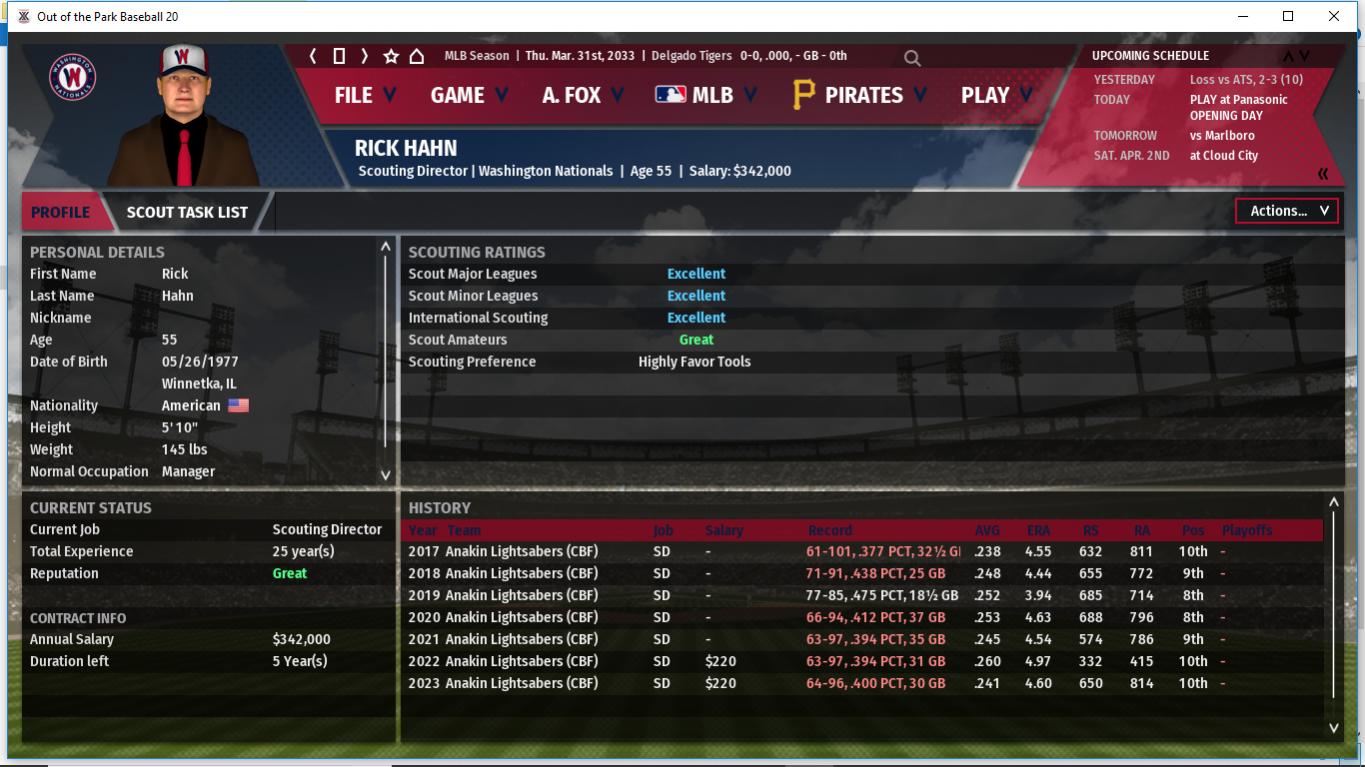Viewport: 1365px width, 767px height.
Task: Open the MLB league menu
Action: [x=705, y=95]
